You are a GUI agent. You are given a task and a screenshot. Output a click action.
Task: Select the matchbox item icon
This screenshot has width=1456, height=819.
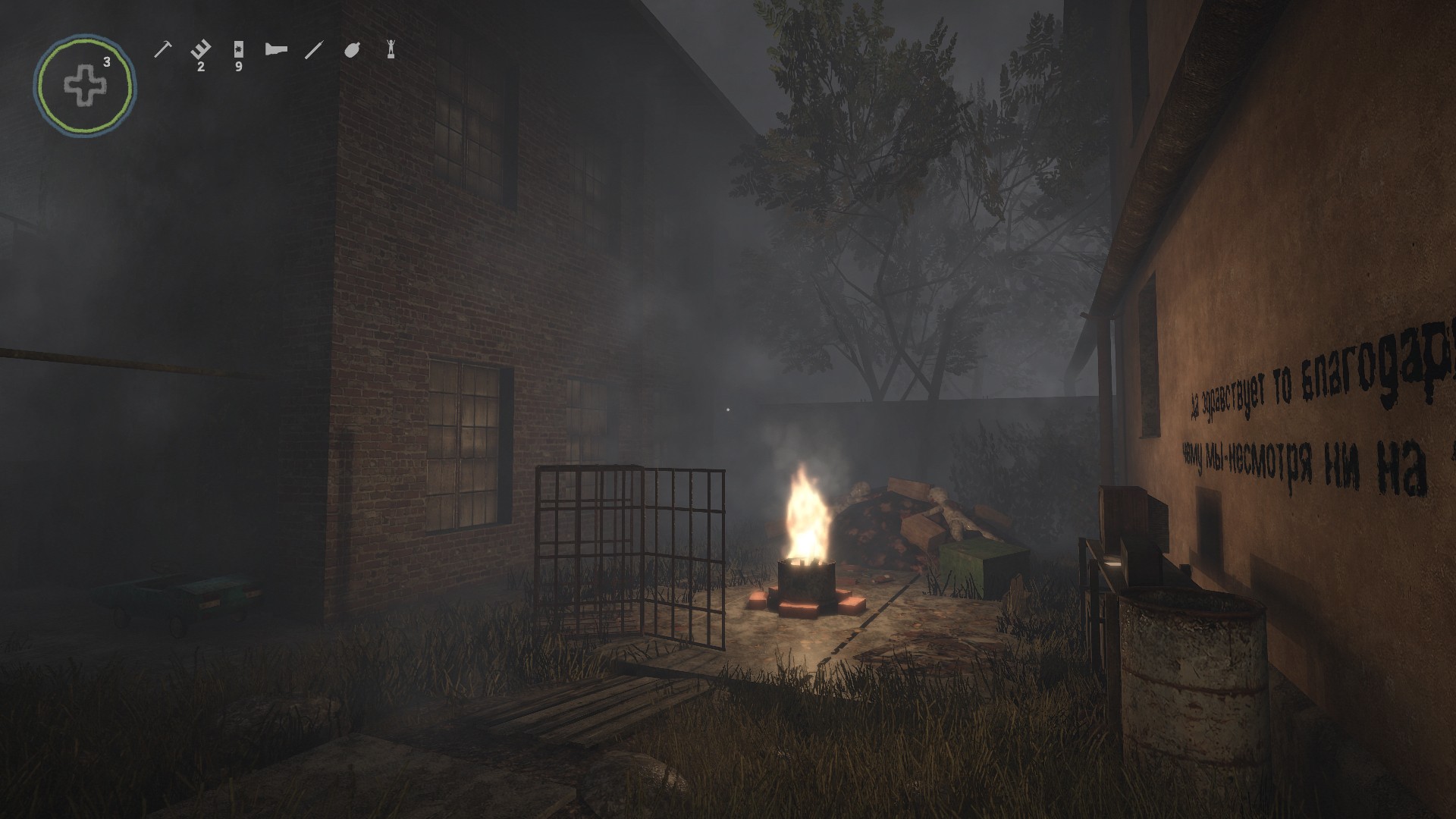click(x=239, y=50)
